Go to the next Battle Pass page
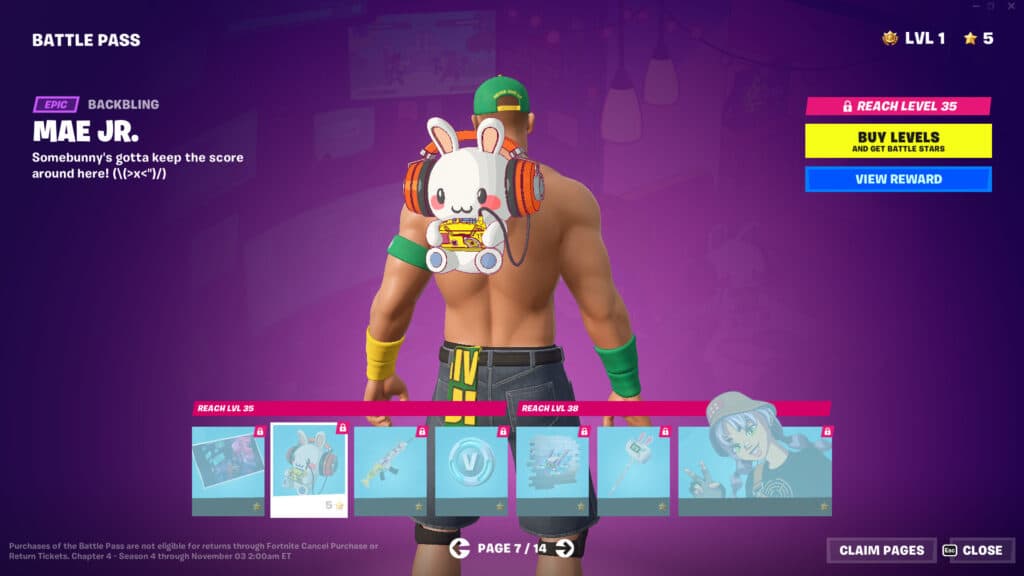Viewport: 1024px width, 576px height. (x=565, y=548)
